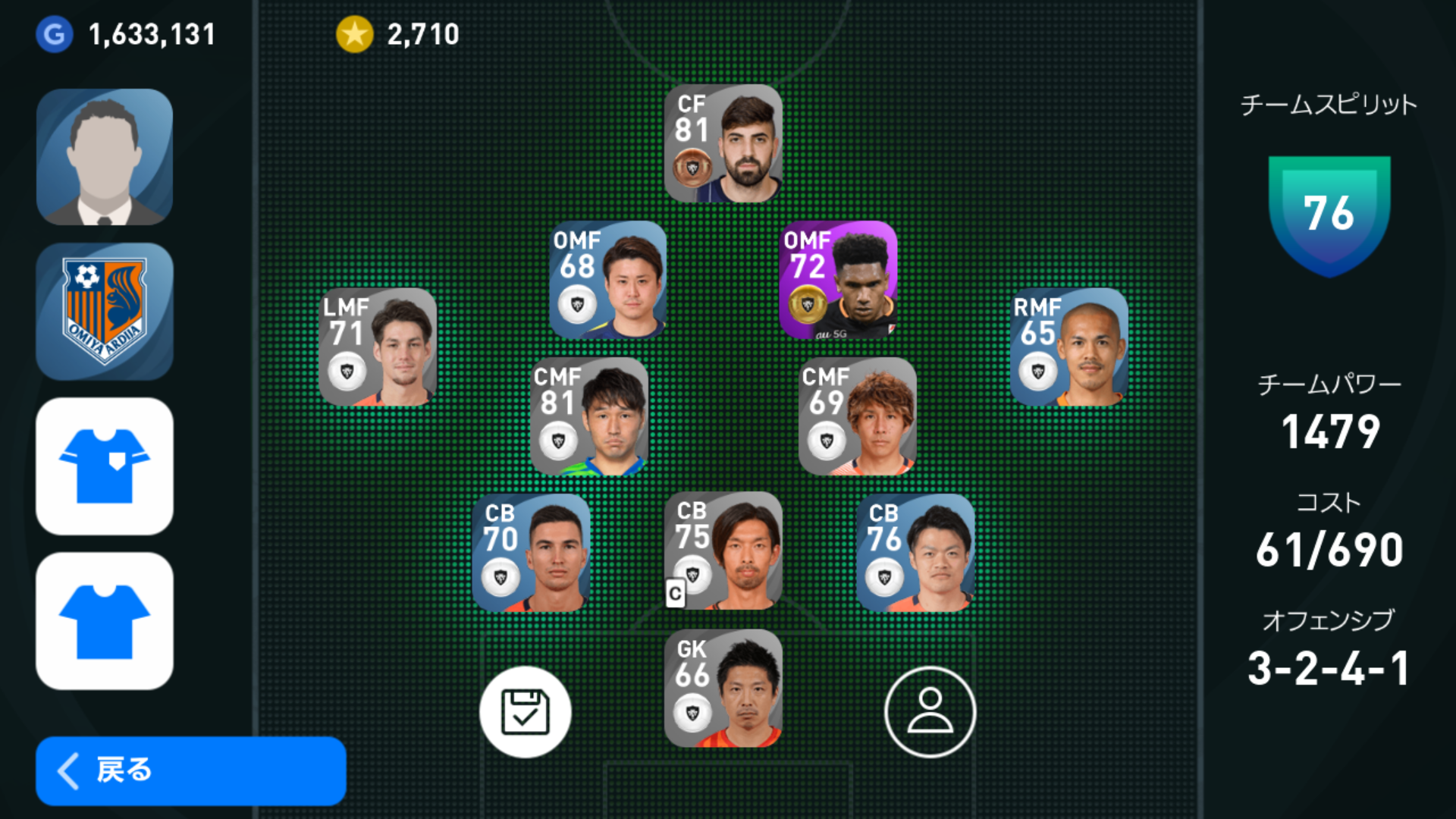The image size is (1456, 819).
Task: Tap the CMF 69 player card
Action: tap(857, 416)
